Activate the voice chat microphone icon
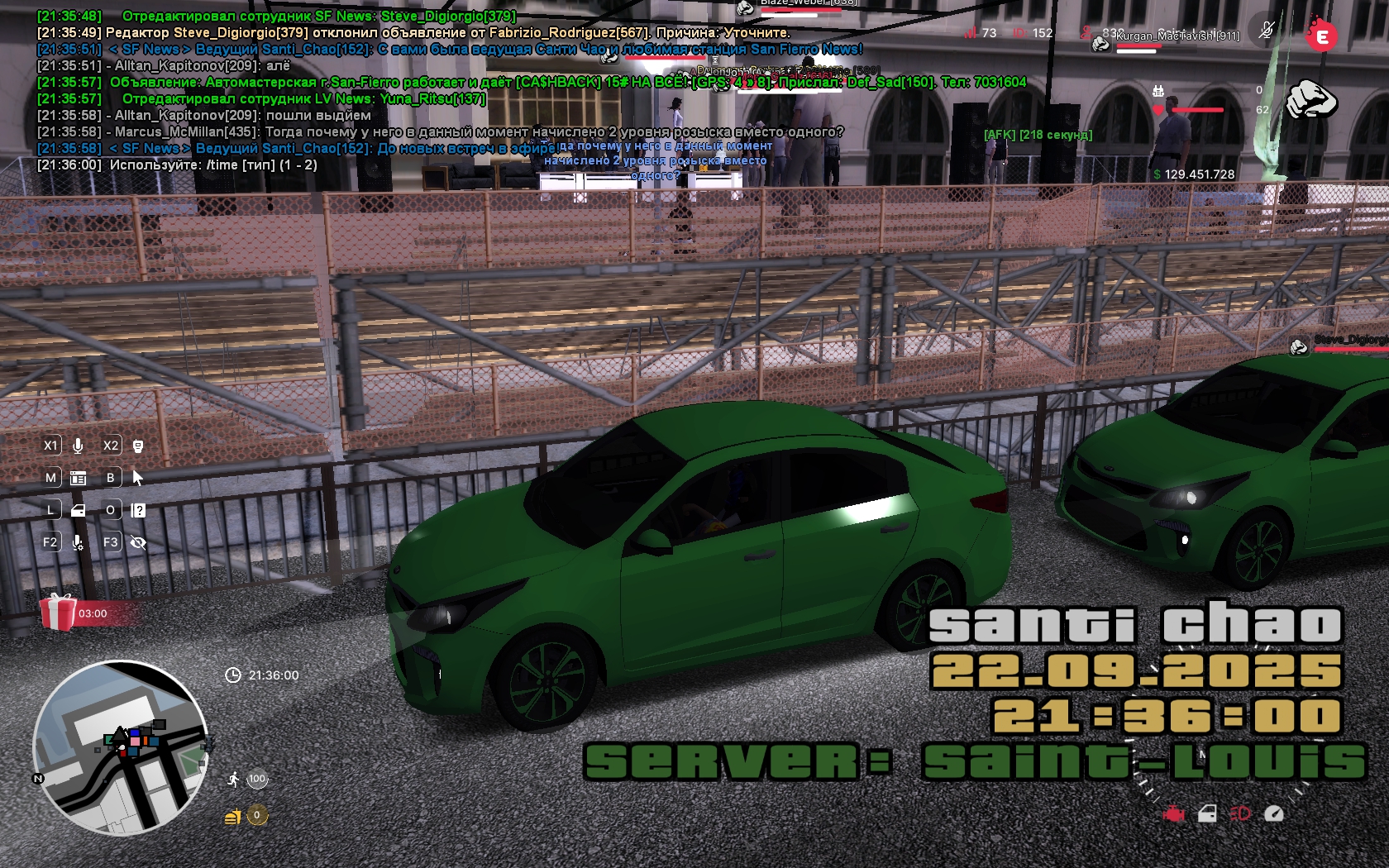 tap(78, 446)
